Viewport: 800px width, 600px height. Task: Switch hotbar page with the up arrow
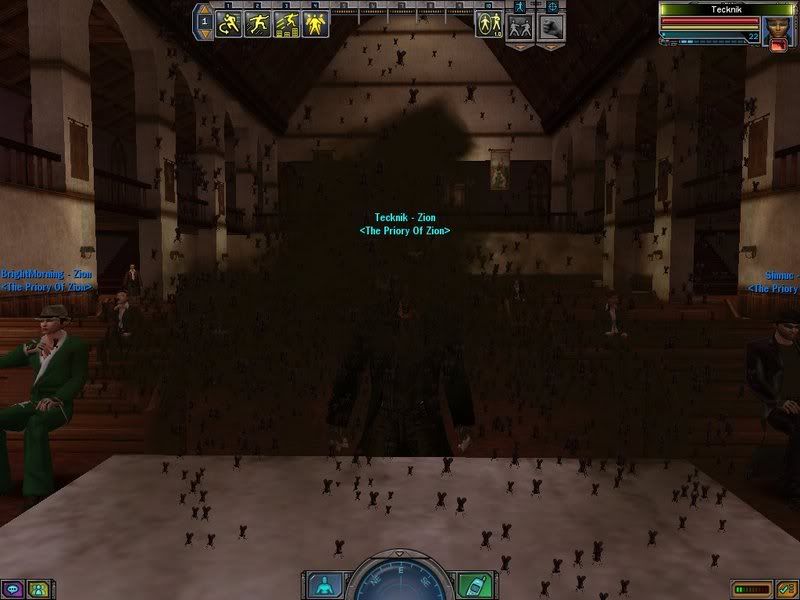coord(203,14)
